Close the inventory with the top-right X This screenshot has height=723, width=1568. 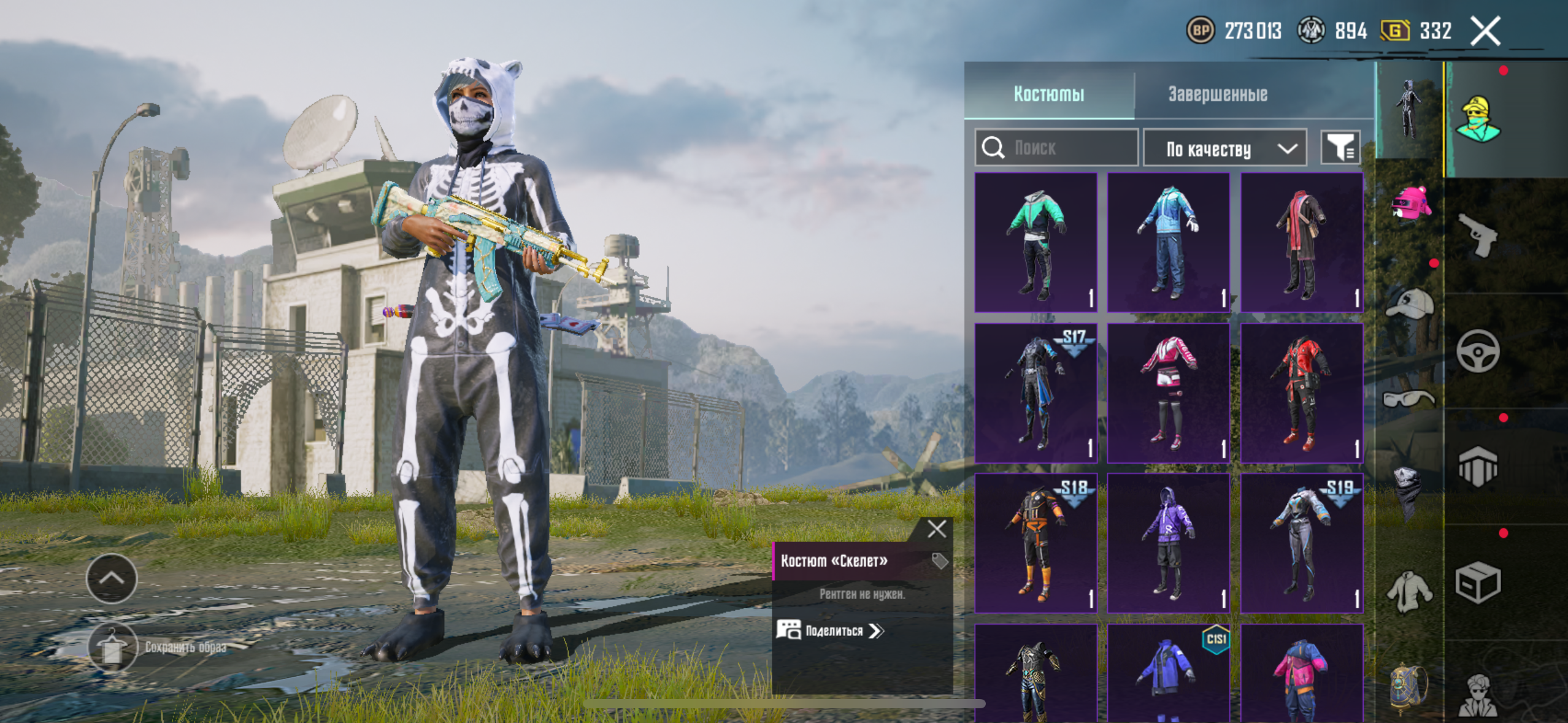(x=1485, y=31)
